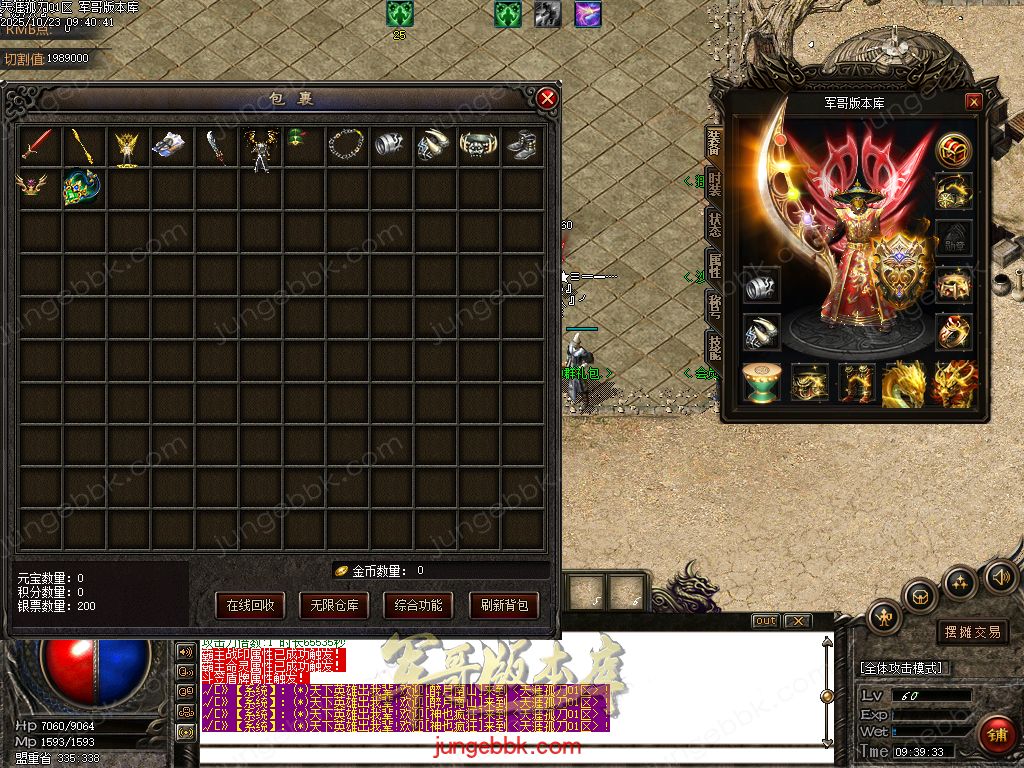
Task: Pick the chain necklace item slot
Action: [347, 146]
